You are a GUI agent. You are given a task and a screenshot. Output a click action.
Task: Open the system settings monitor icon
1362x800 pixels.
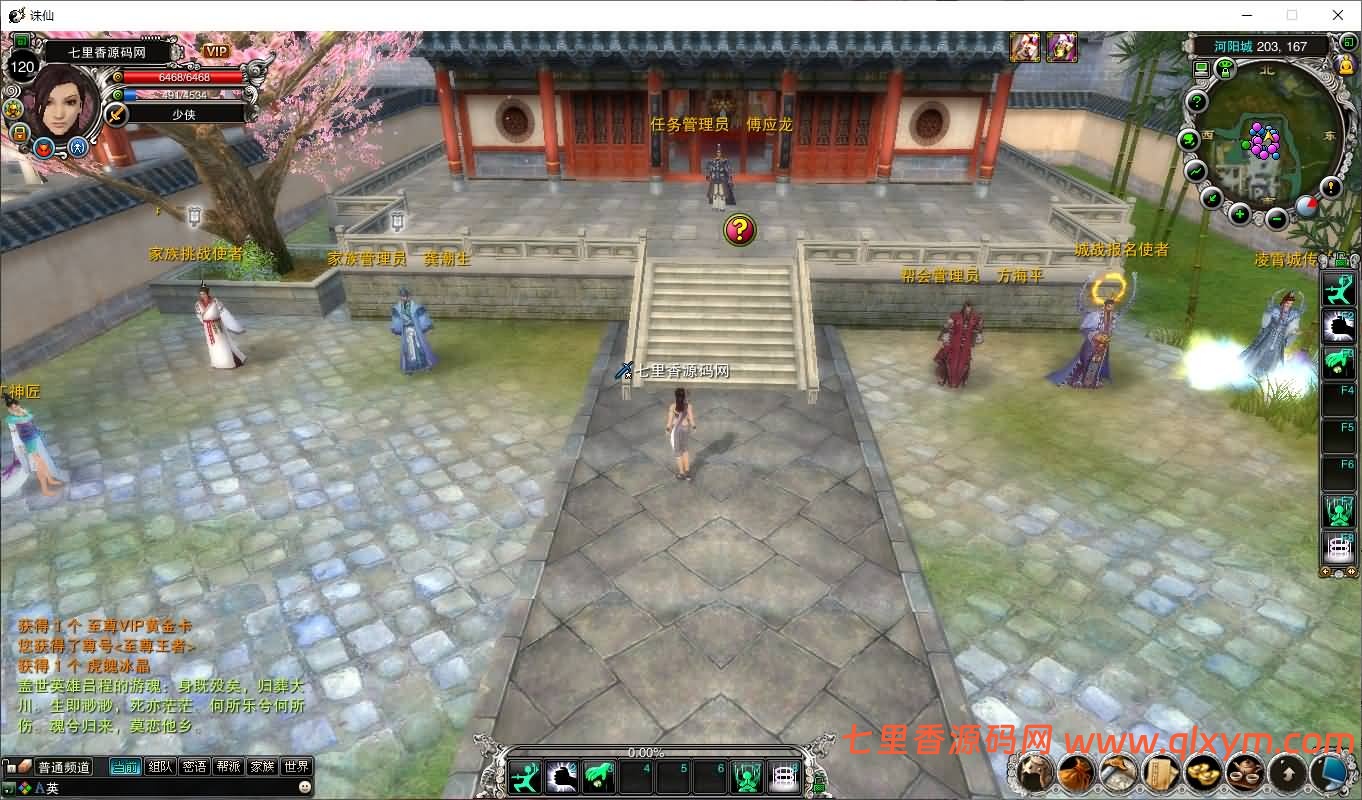coord(1328,772)
